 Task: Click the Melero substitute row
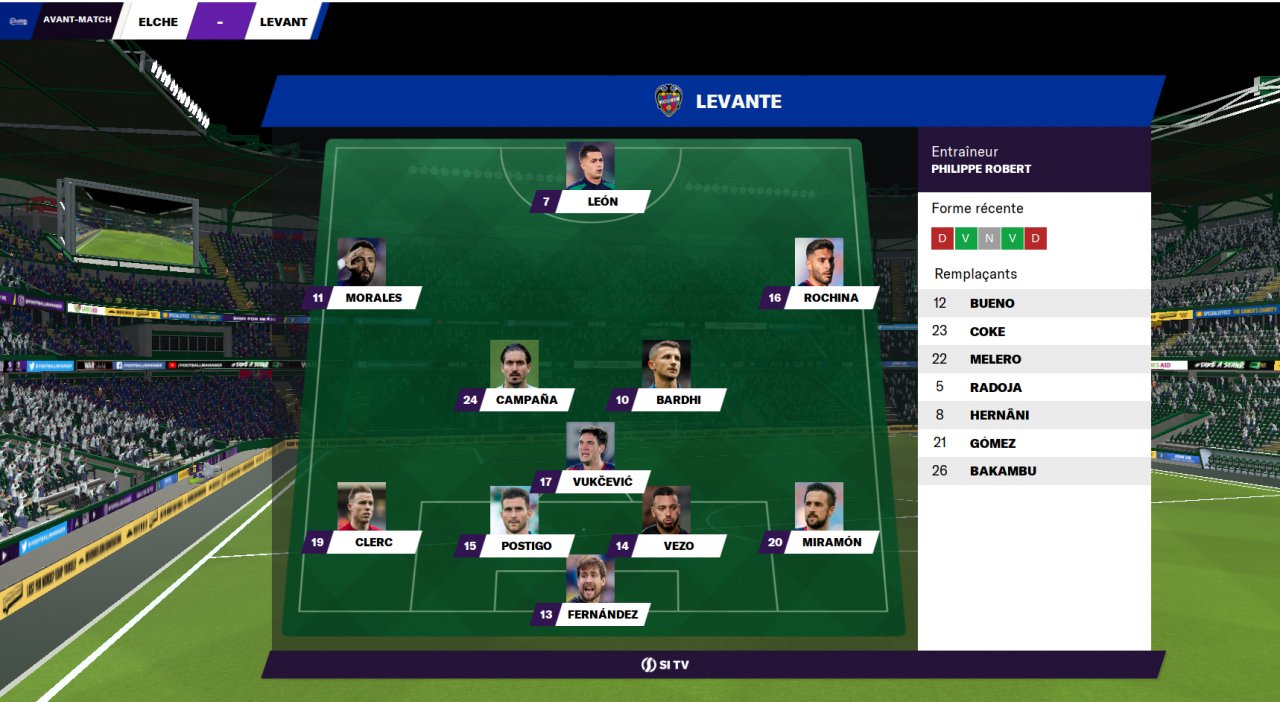[1034, 359]
